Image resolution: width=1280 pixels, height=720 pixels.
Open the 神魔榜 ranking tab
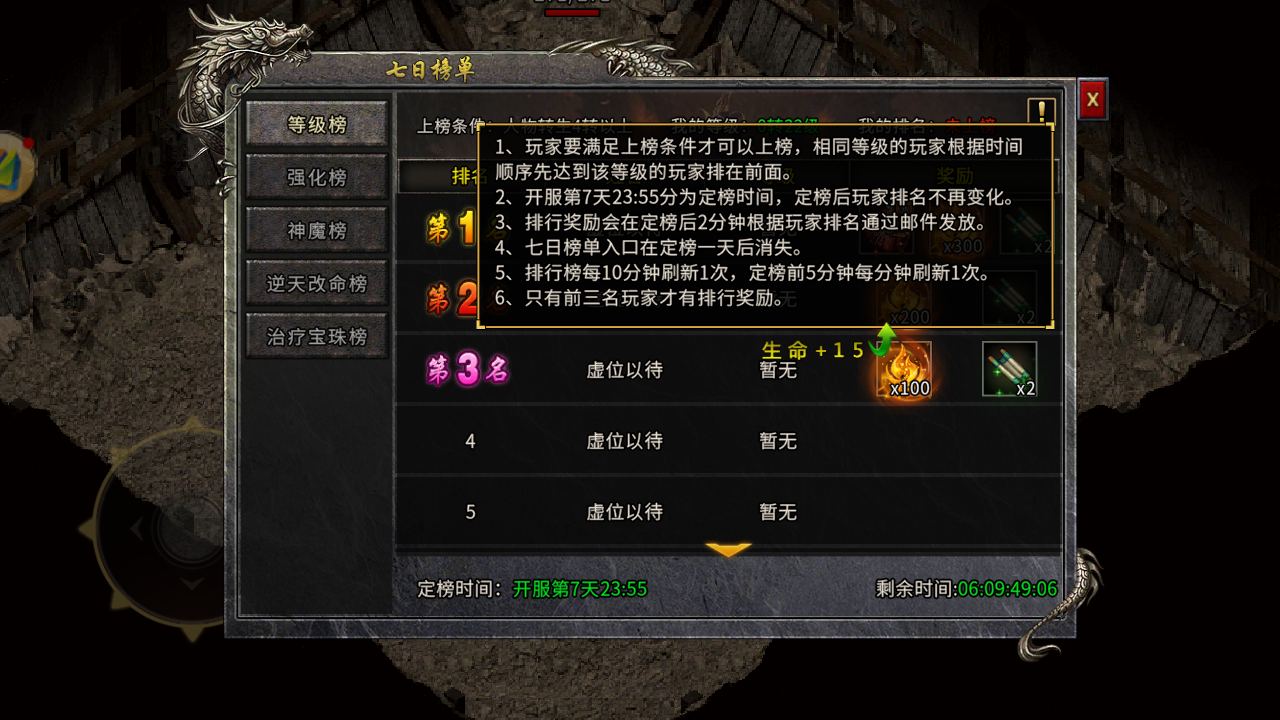316,228
